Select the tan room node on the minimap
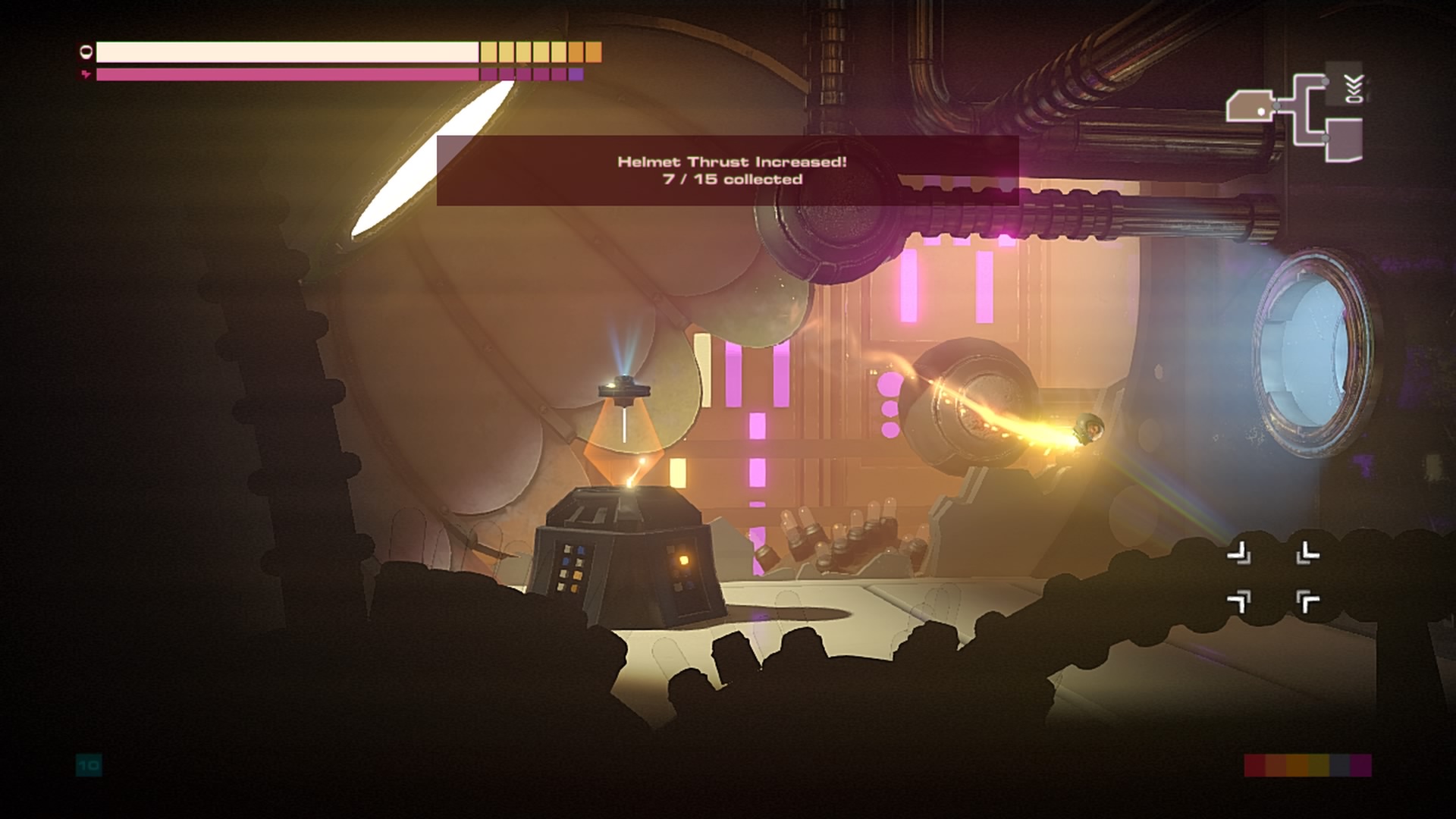The height and width of the screenshot is (819, 1456). [x=1249, y=106]
